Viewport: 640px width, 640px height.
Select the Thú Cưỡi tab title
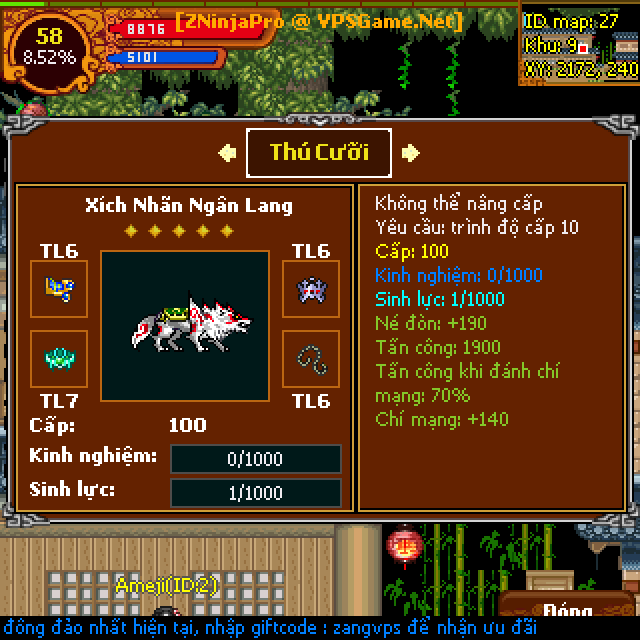coord(319,152)
